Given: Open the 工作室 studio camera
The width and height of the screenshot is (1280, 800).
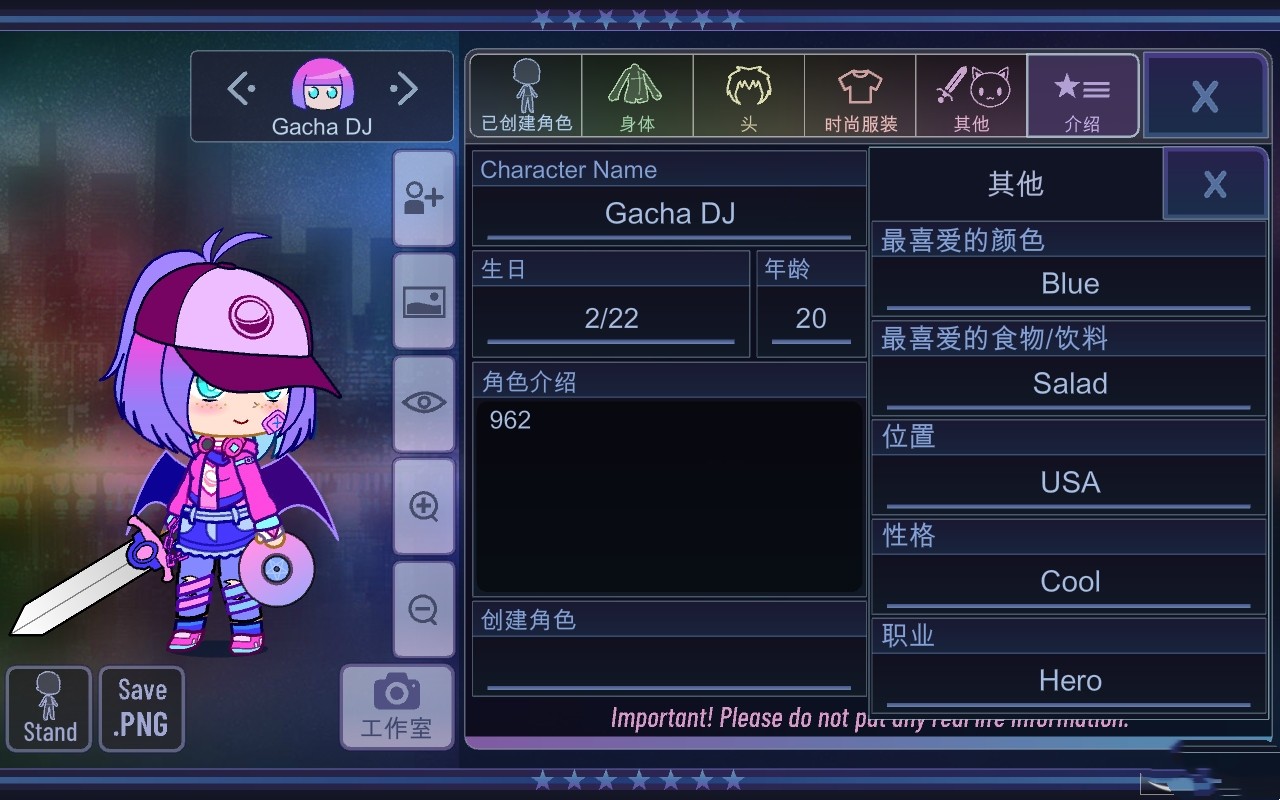Looking at the screenshot, I should [x=397, y=706].
